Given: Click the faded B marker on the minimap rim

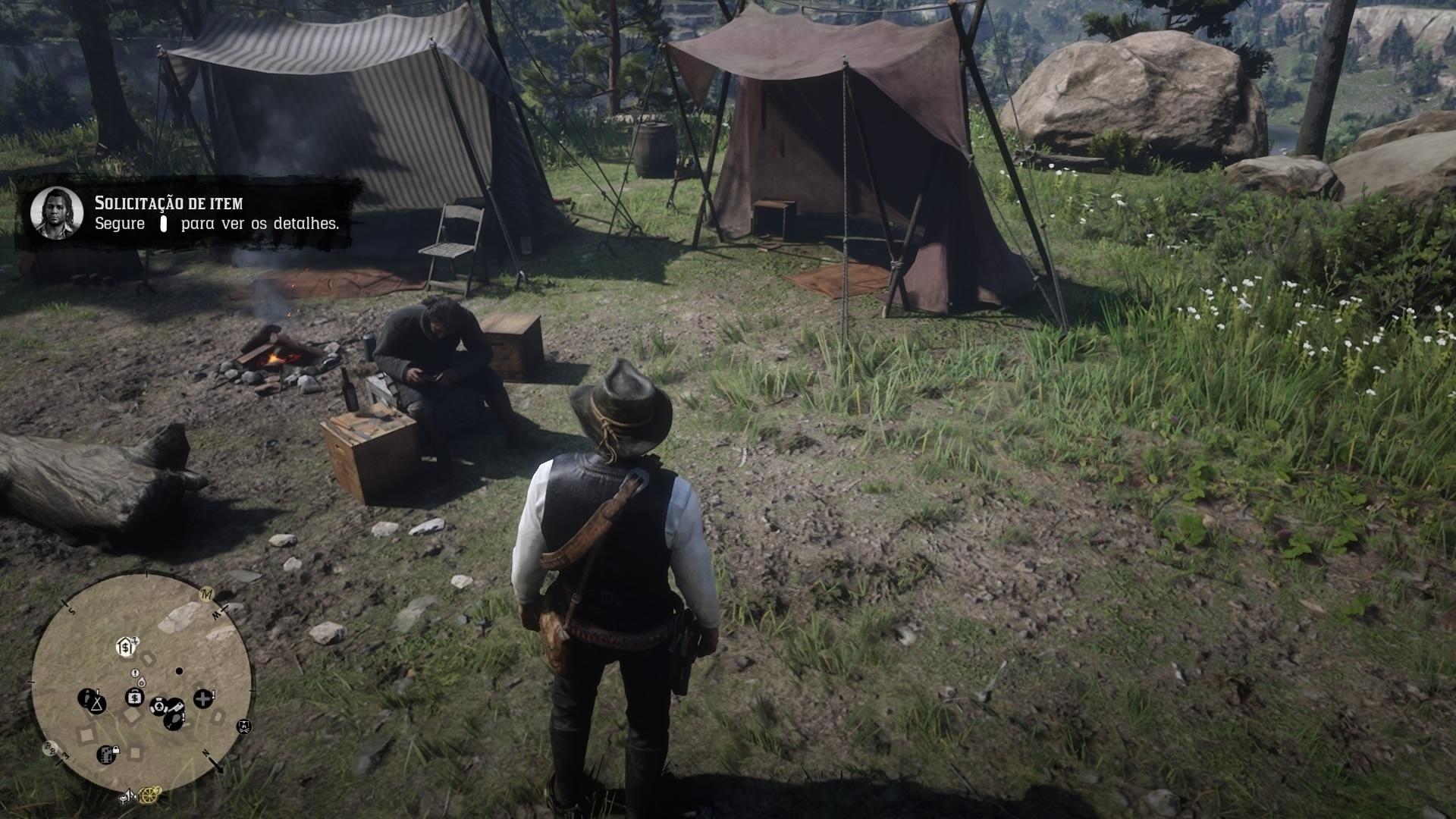Looking at the screenshot, I should (49, 748).
